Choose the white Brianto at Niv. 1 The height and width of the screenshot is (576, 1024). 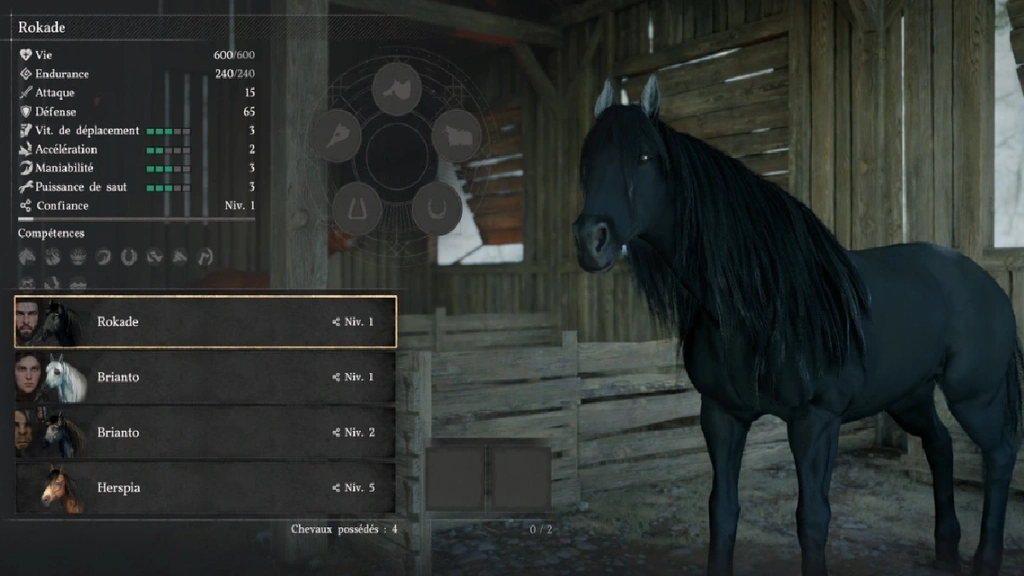(205, 377)
